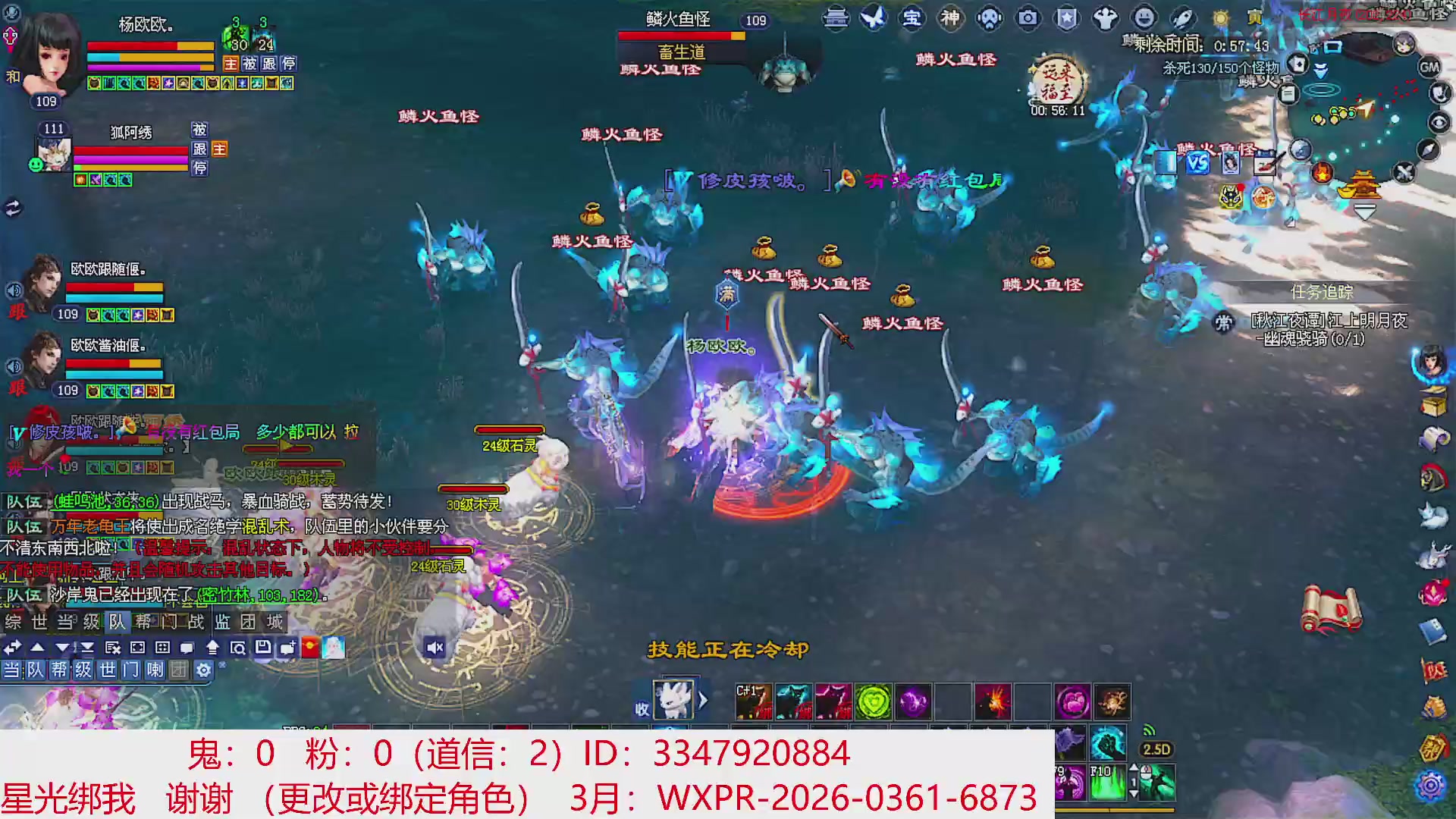Open the gift box icon on right sidebar
1456x819 pixels.
(x=1434, y=402)
